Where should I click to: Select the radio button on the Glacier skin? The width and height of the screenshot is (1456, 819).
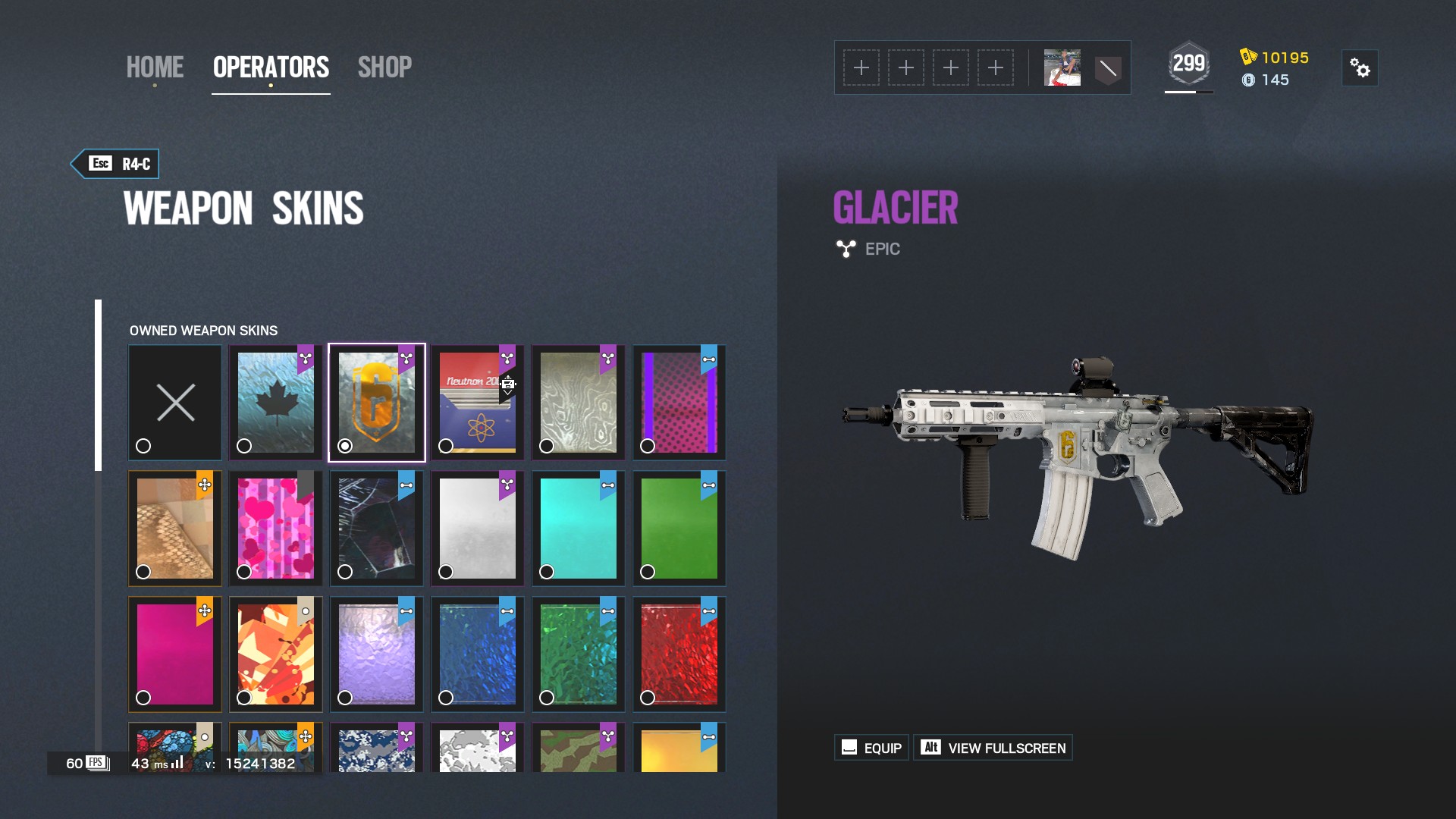(x=345, y=447)
